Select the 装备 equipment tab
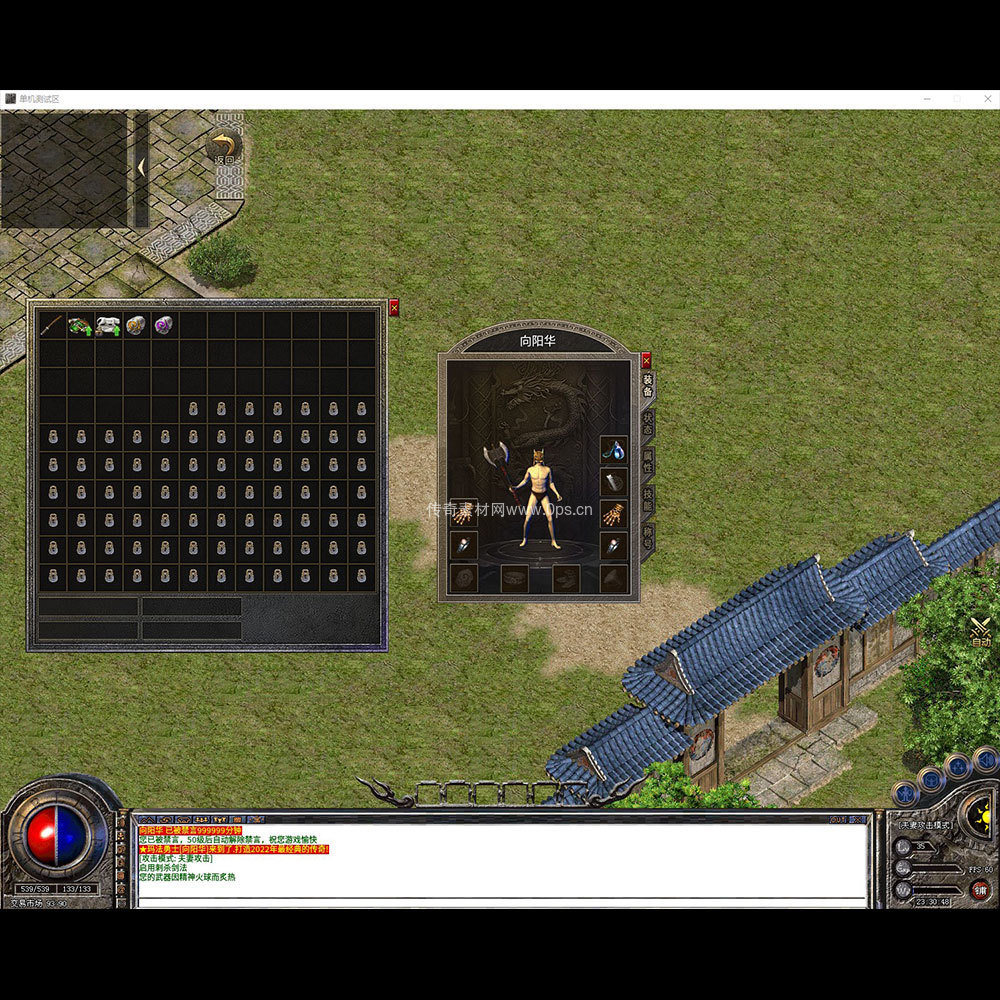1000x1000 pixels. 647,386
